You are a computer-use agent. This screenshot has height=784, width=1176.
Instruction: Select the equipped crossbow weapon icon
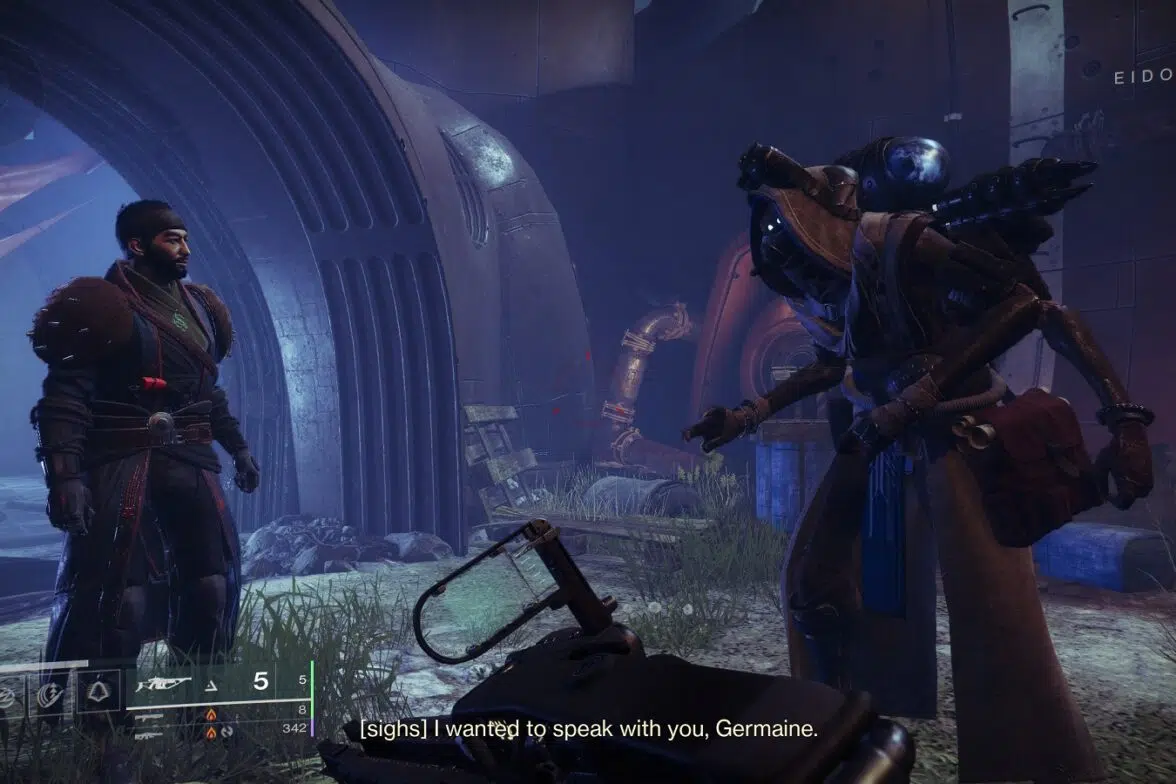[165, 682]
